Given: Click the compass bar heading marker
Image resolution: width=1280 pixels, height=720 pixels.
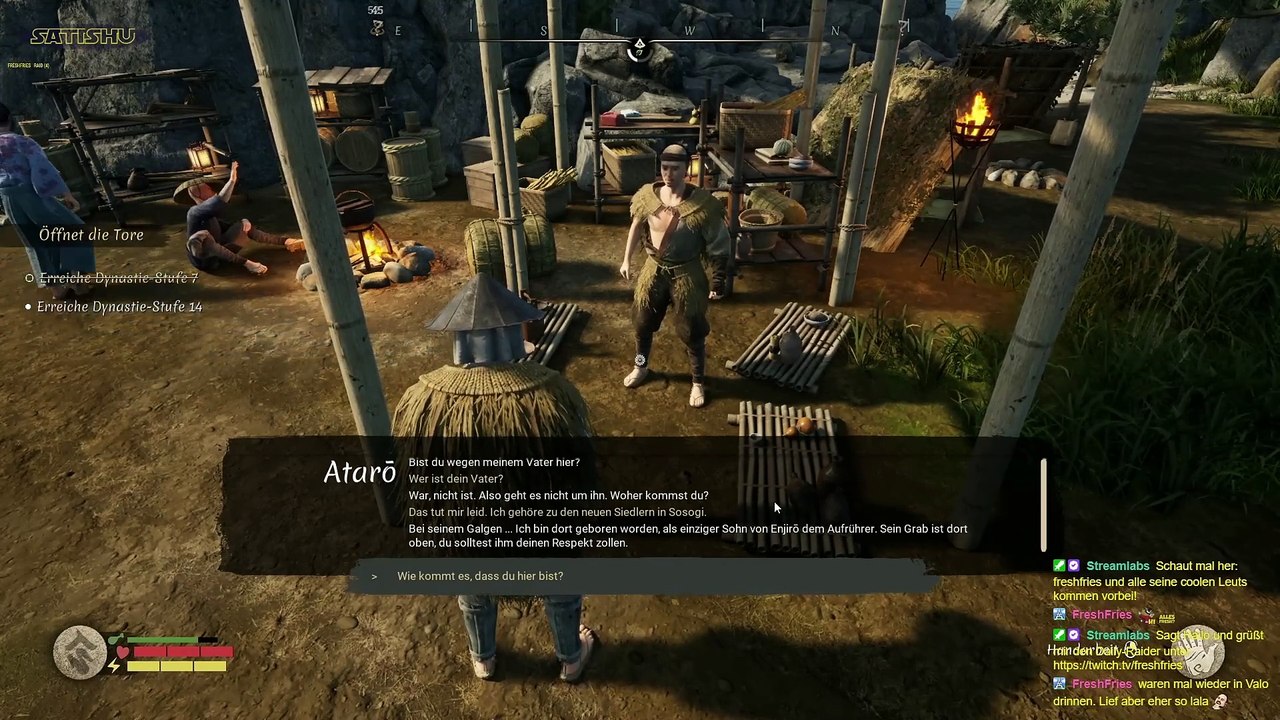Looking at the screenshot, I should tap(639, 48).
